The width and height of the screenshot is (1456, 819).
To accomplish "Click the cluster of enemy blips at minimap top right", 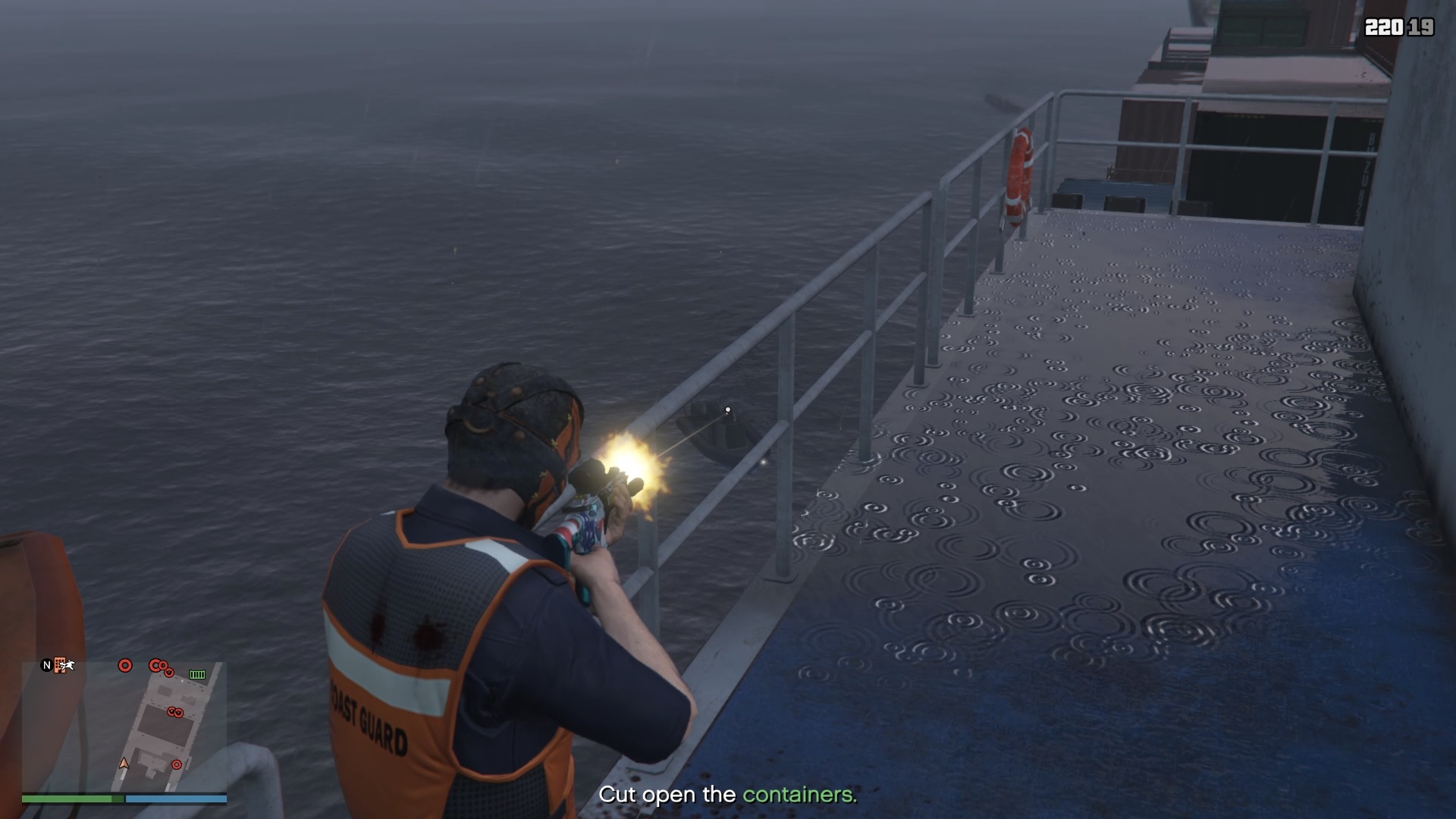I will tap(158, 667).
